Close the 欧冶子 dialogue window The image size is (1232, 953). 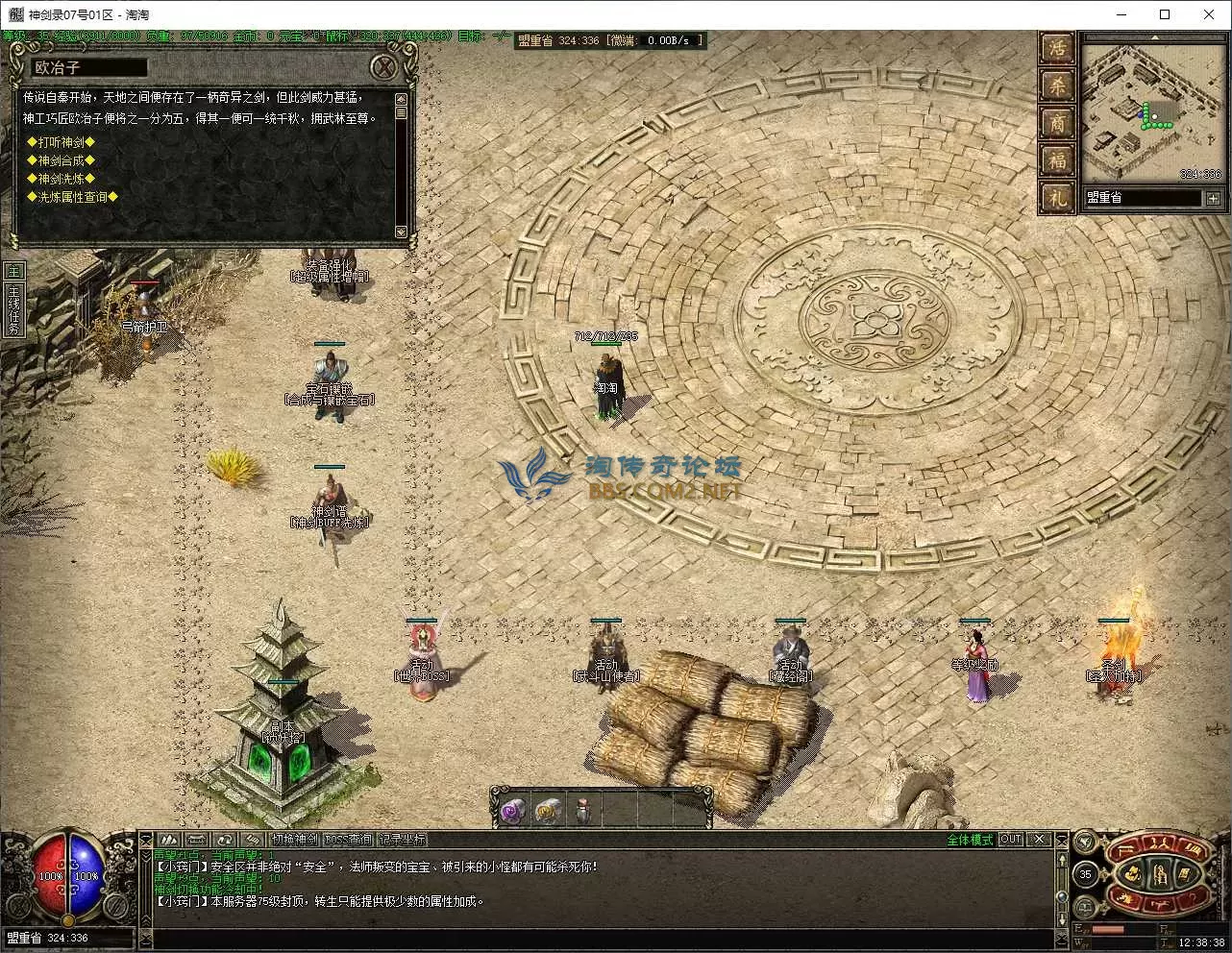[x=384, y=67]
